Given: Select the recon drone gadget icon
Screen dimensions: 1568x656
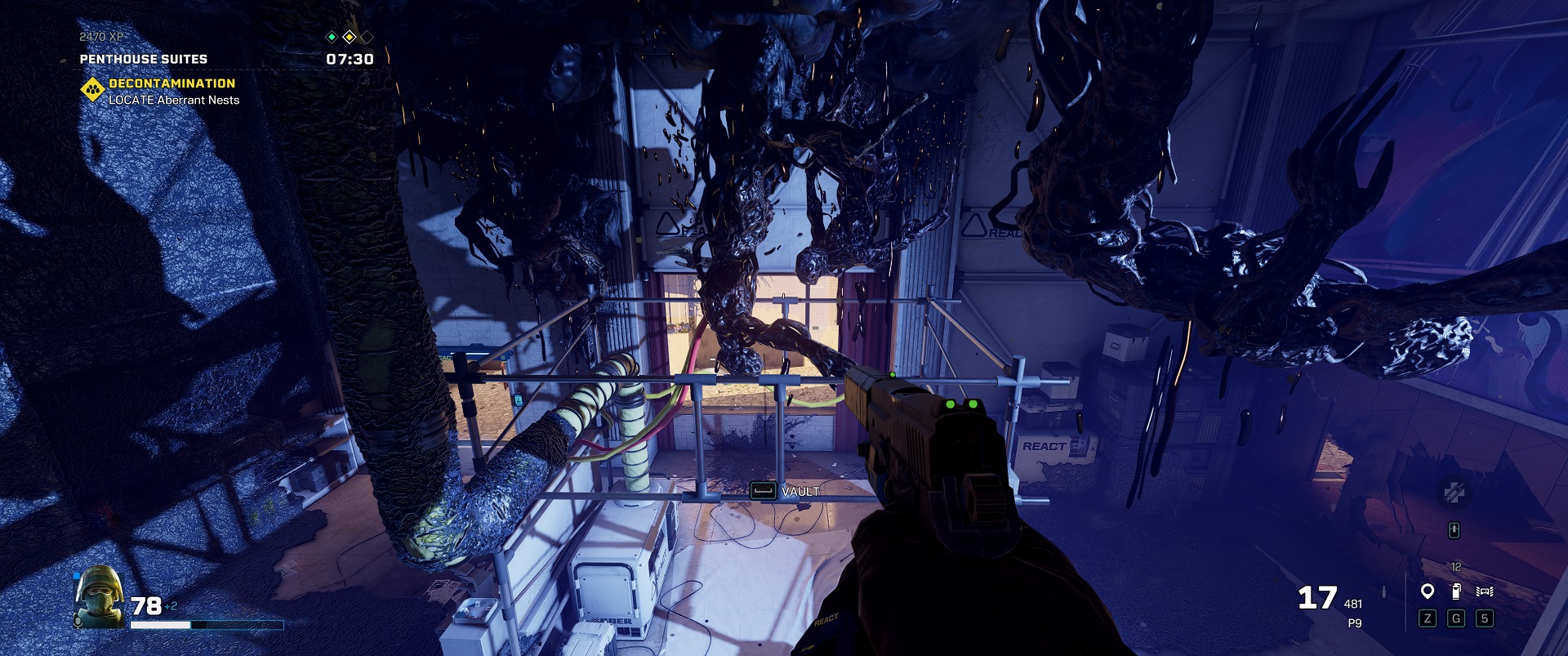Looking at the screenshot, I should point(1484,591).
